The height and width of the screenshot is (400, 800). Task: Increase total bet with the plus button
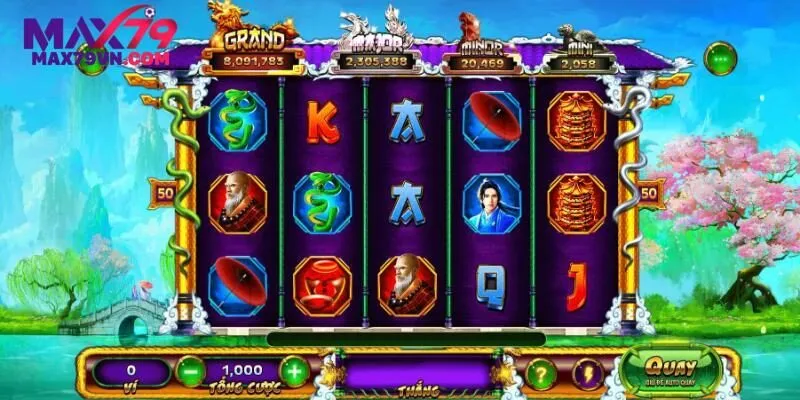coord(294,372)
